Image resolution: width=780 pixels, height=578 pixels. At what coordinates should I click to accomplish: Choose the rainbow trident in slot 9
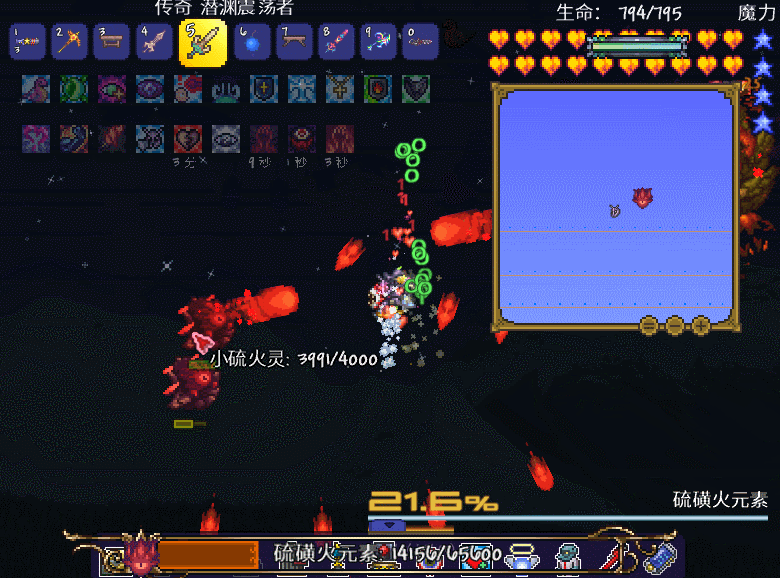click(379, 42)
